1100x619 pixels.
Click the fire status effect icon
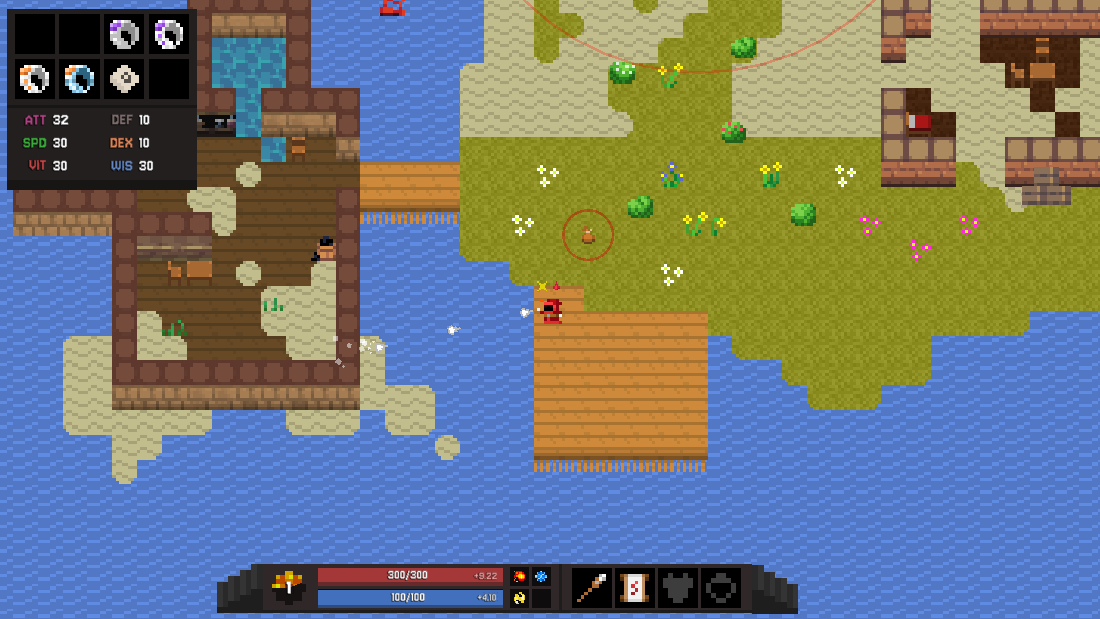[x=519, y=577]
